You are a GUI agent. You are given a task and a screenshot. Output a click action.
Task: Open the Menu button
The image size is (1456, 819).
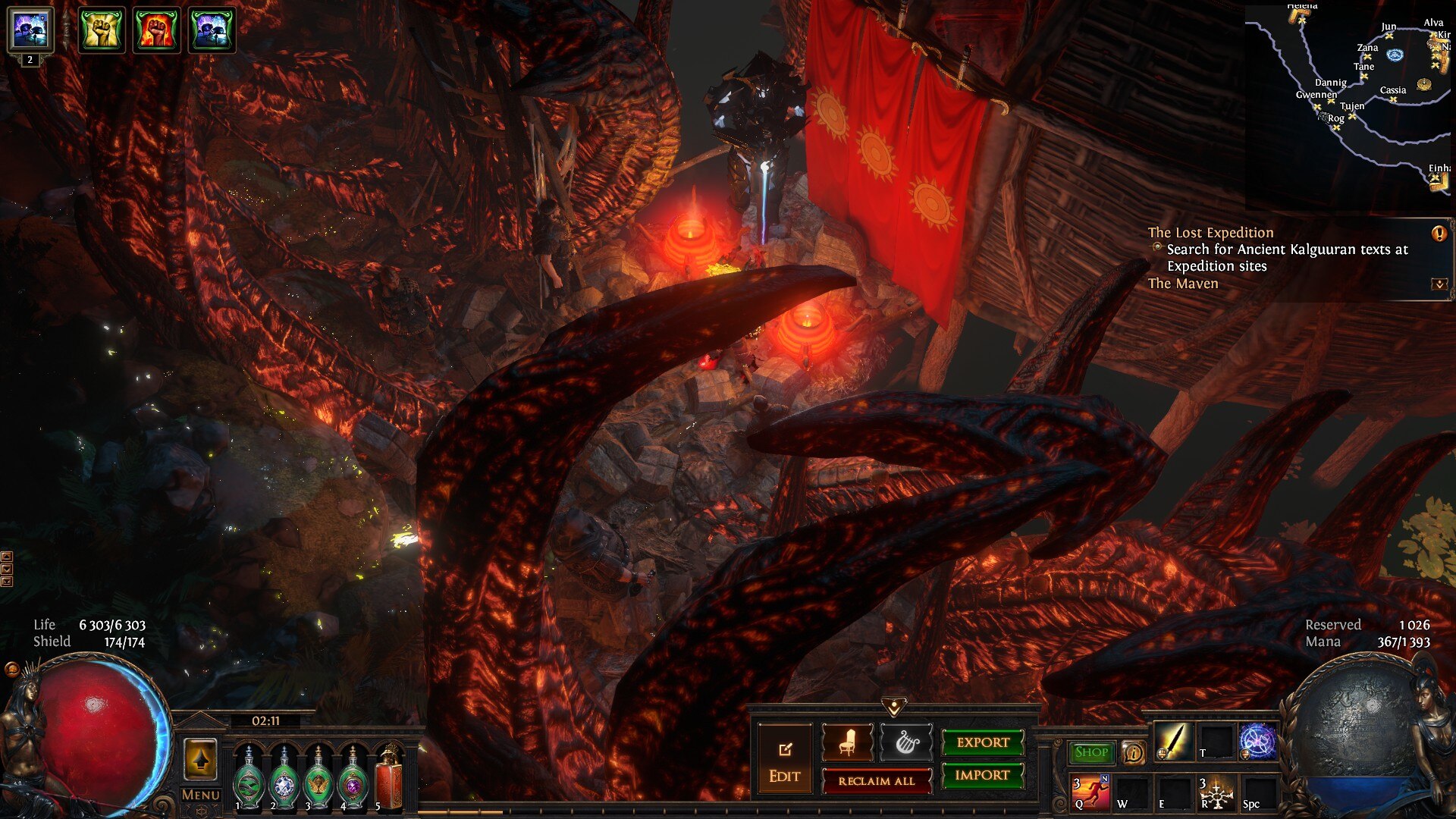coord(200,795)
